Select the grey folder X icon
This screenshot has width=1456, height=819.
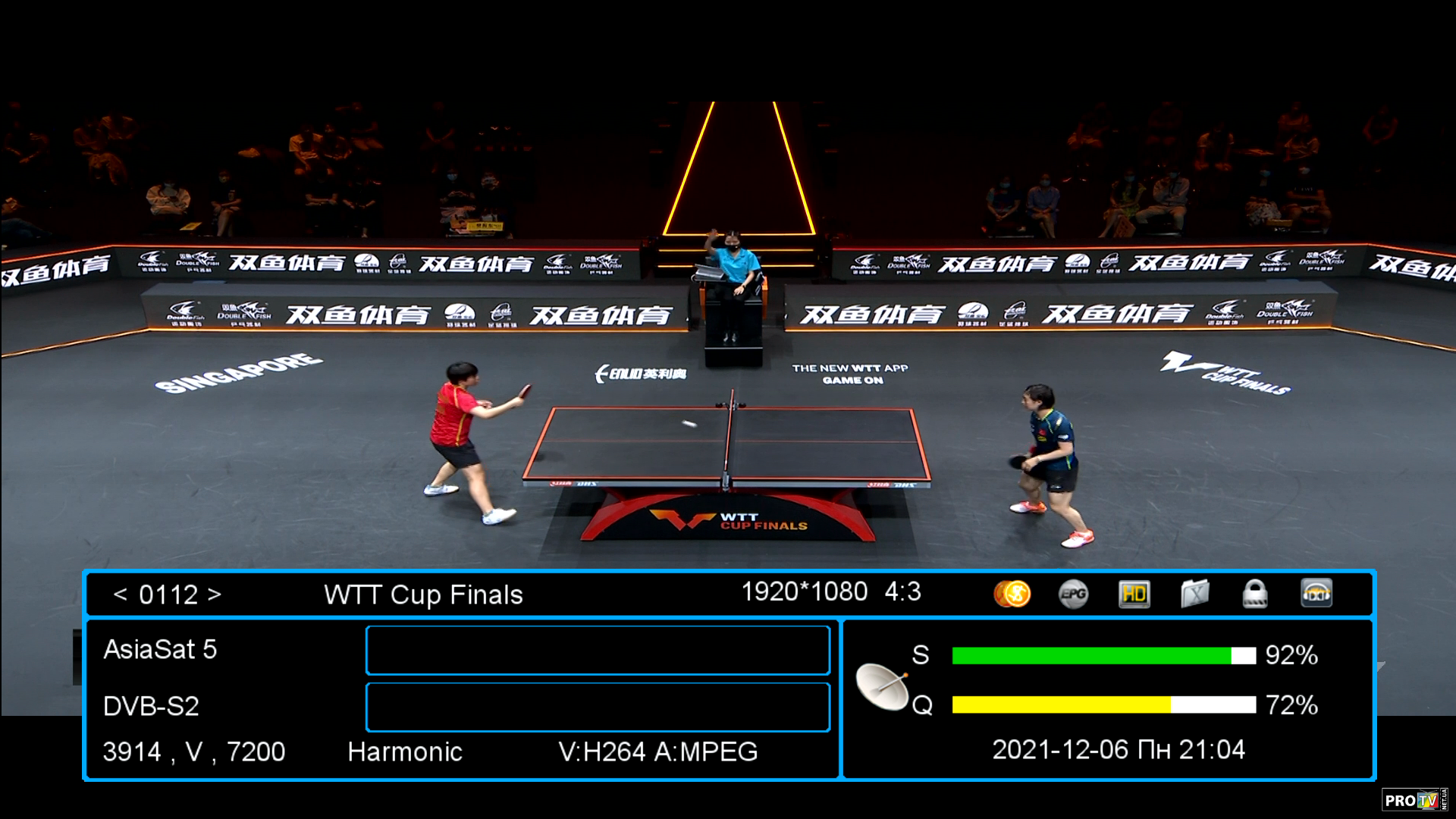point(1194,594)
